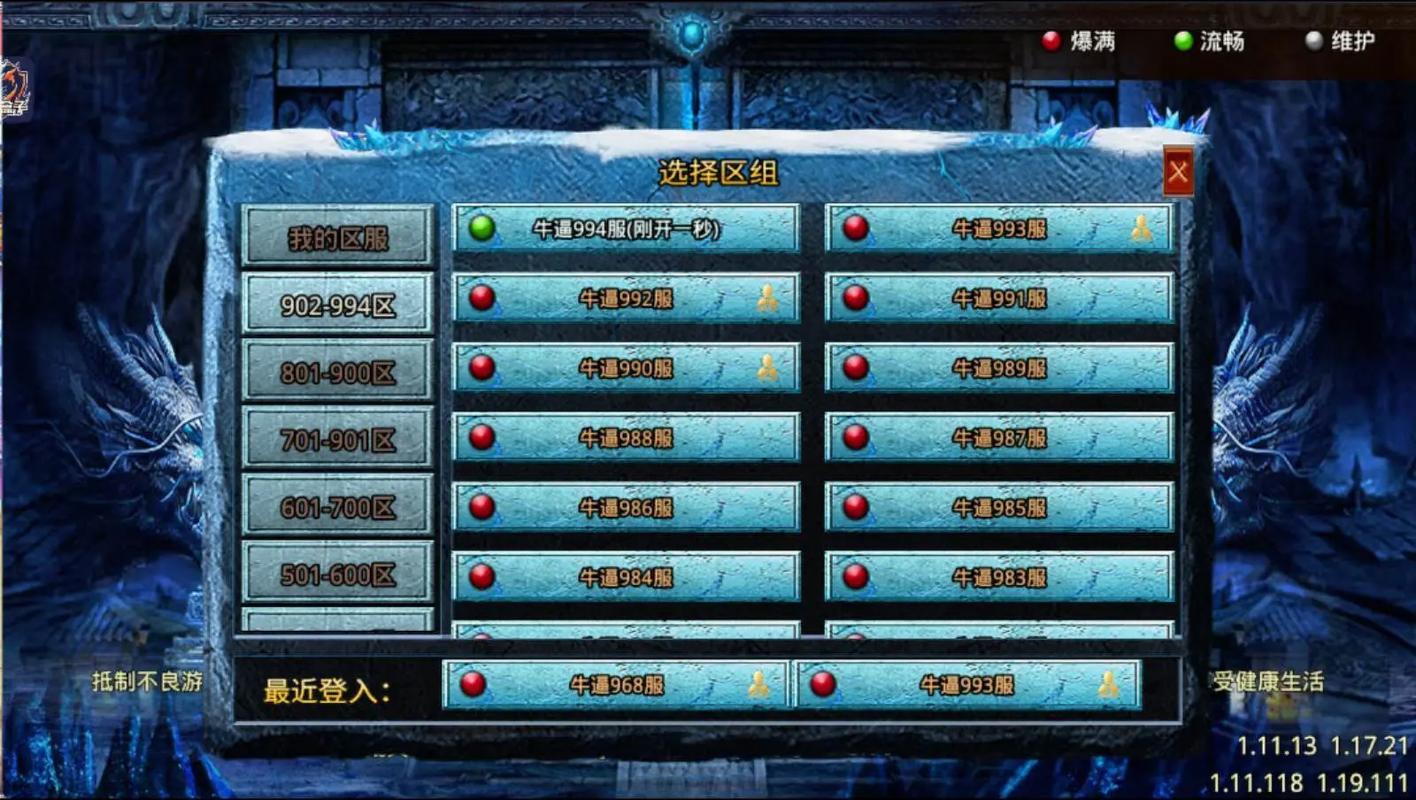The image size is (1416, 800).
Task: Pick server 牛逼983服
Action: click(x=999, y=577)
